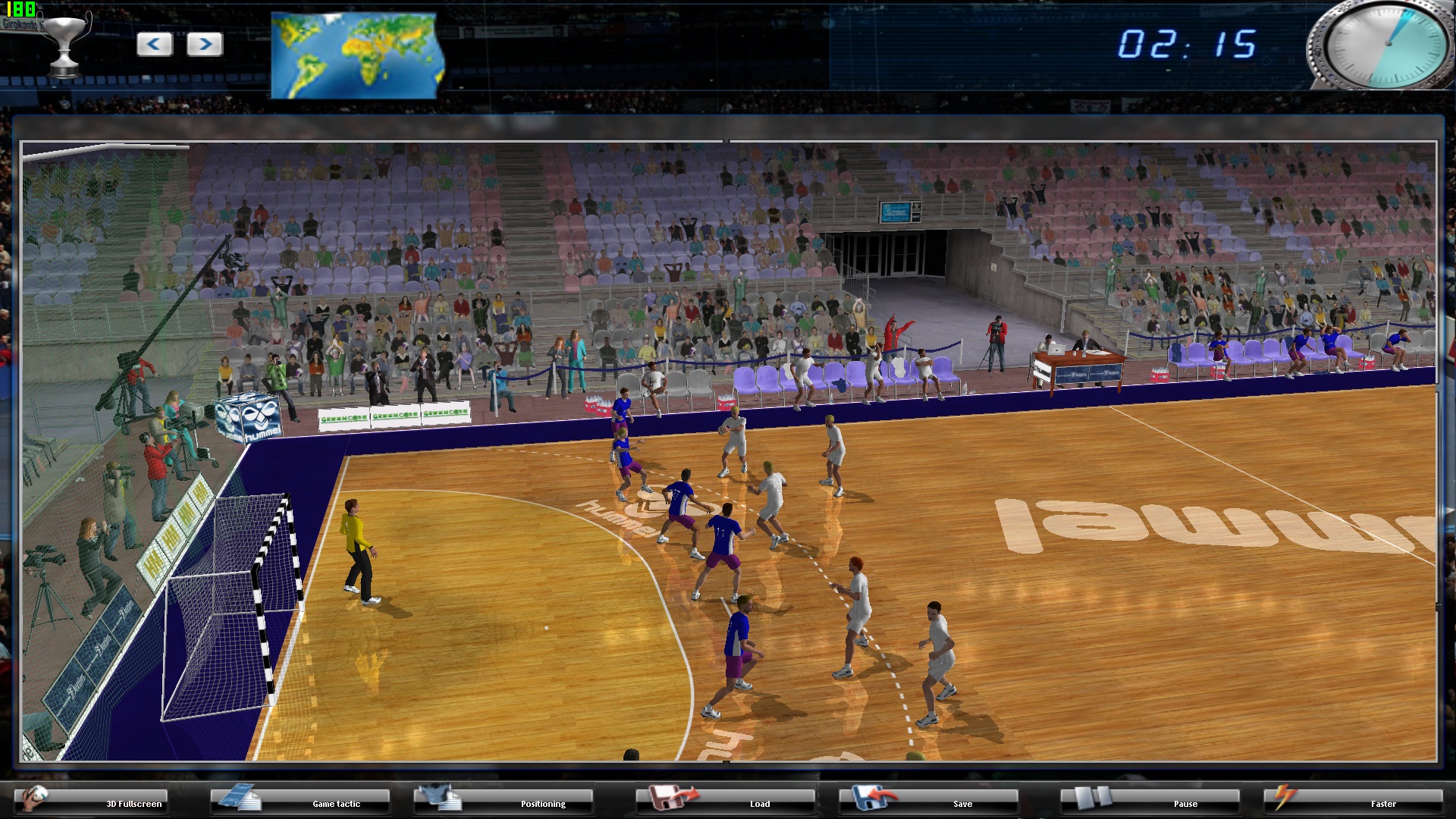Speed up the match with Faster

[x=1385, y=804]
